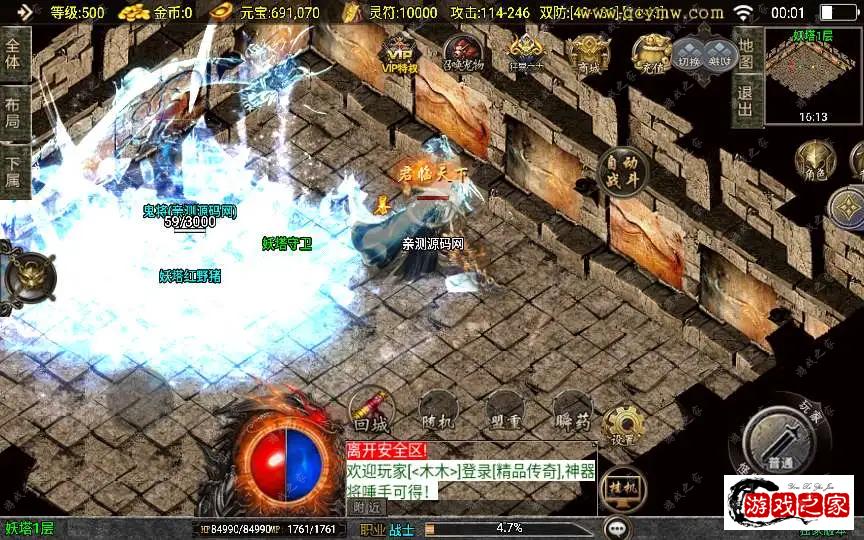Use the 回城 return-to-town scroll

[371, 409]
